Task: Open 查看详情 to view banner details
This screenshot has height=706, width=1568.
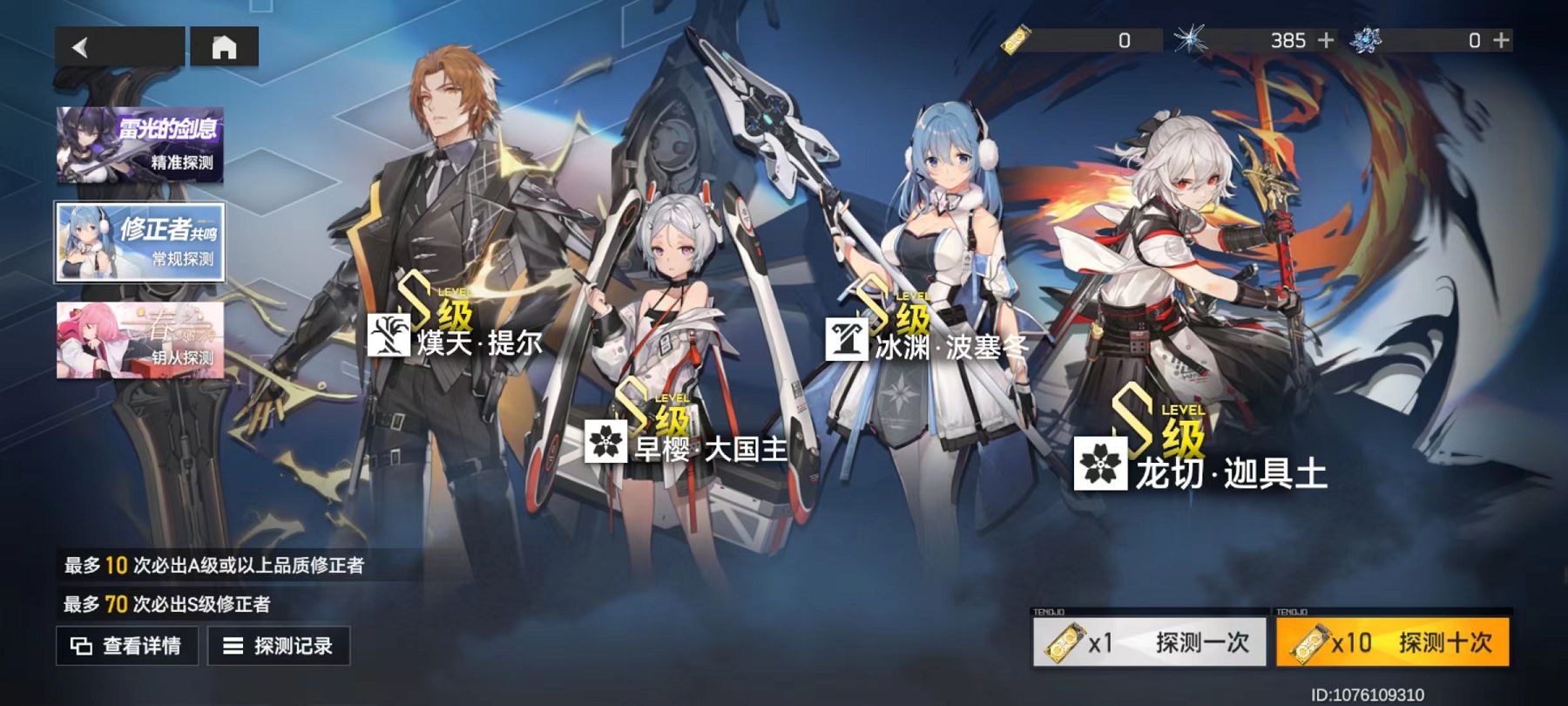Action: (x=127, y=645)
